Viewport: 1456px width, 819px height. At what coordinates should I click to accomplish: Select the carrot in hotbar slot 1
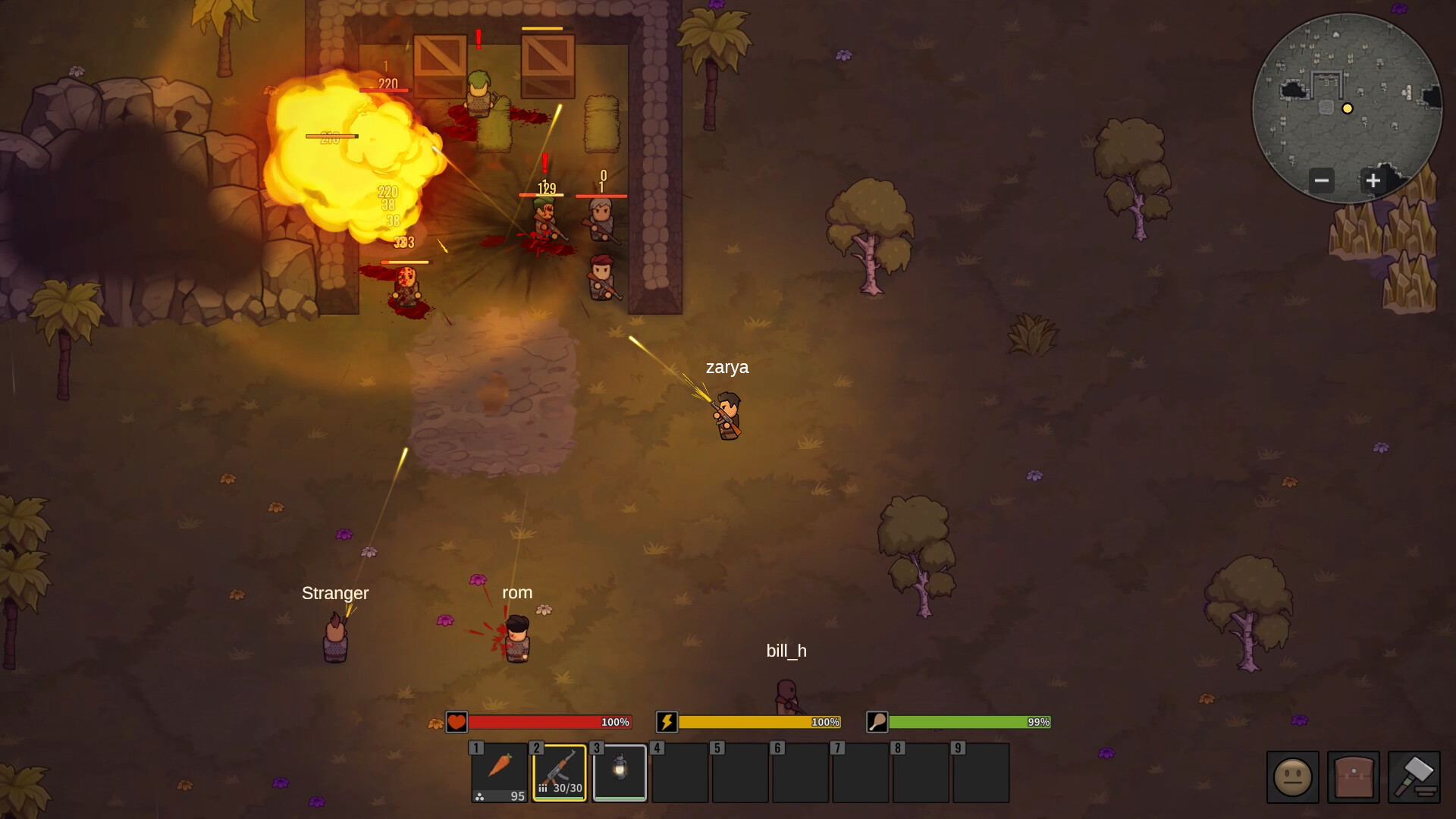pos(498,772)
